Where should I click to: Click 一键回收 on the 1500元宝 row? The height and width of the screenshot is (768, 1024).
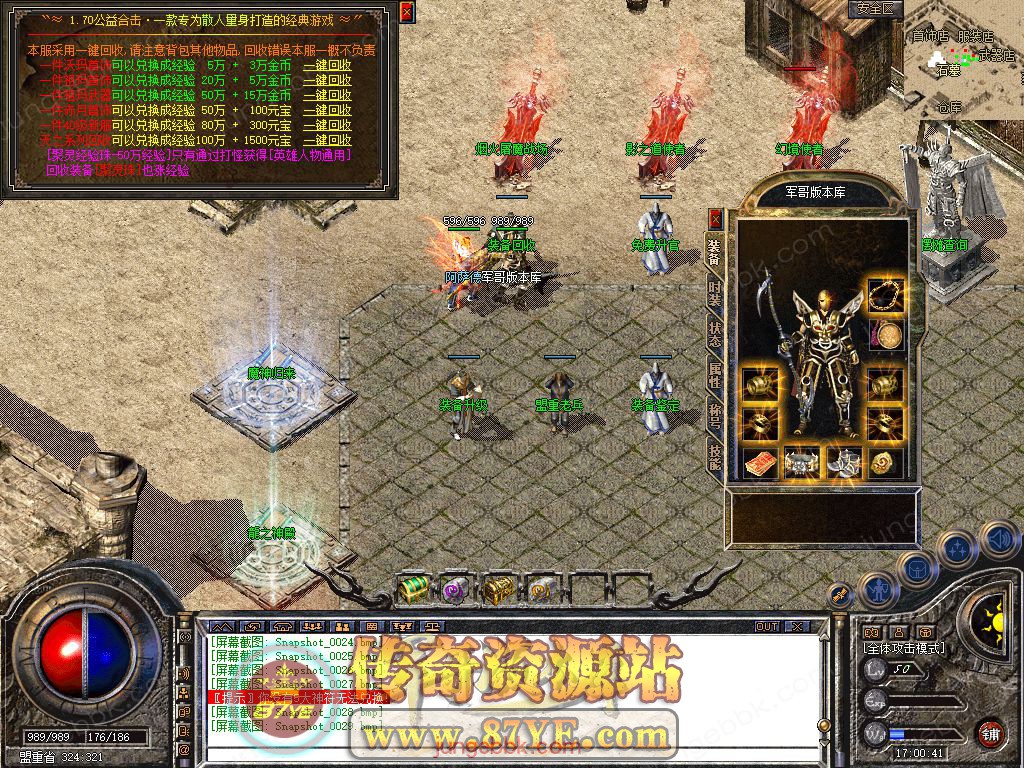327,141
